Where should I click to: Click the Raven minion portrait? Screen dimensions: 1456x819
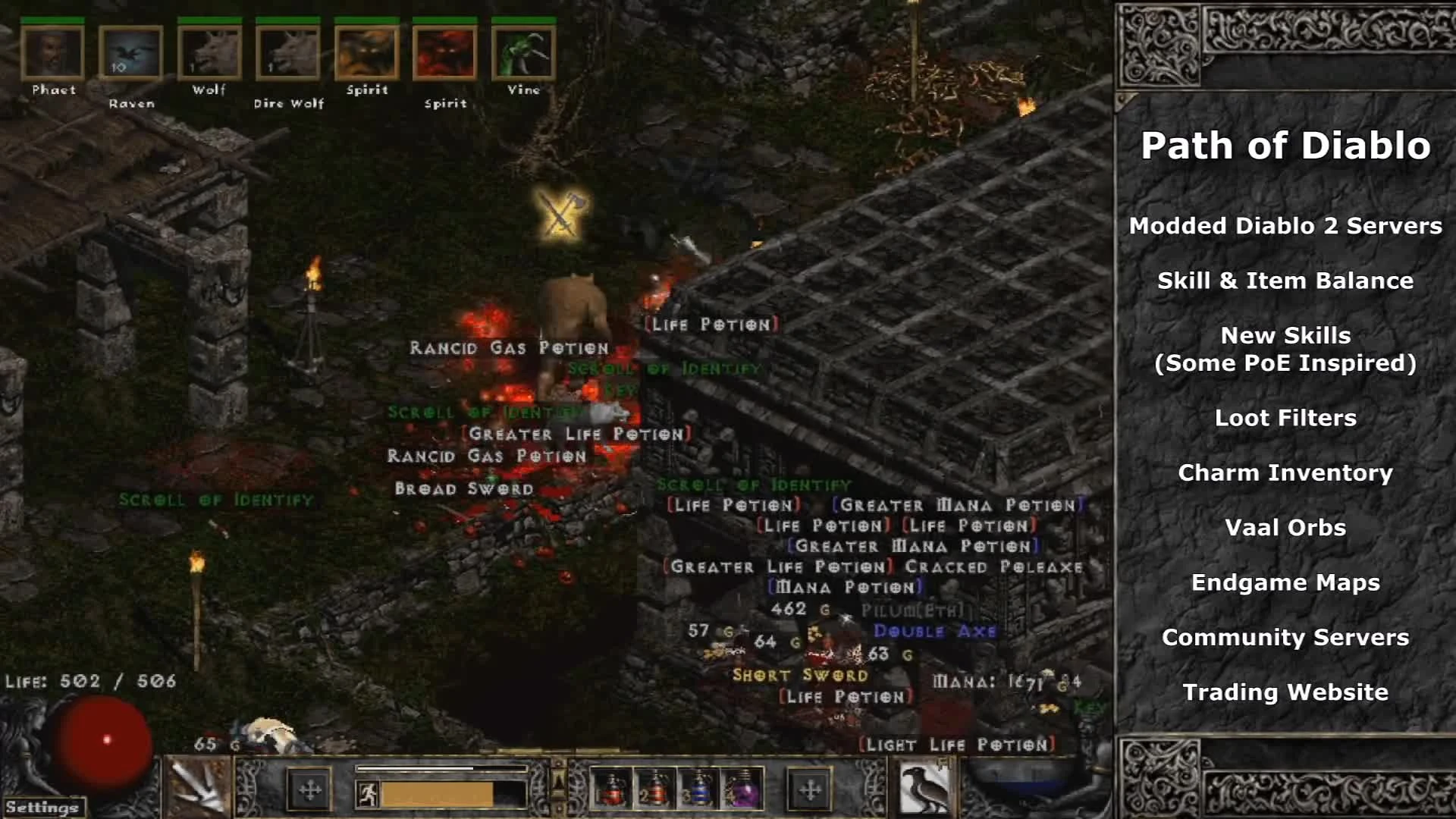pyautogui.click(x=130, y=52)
